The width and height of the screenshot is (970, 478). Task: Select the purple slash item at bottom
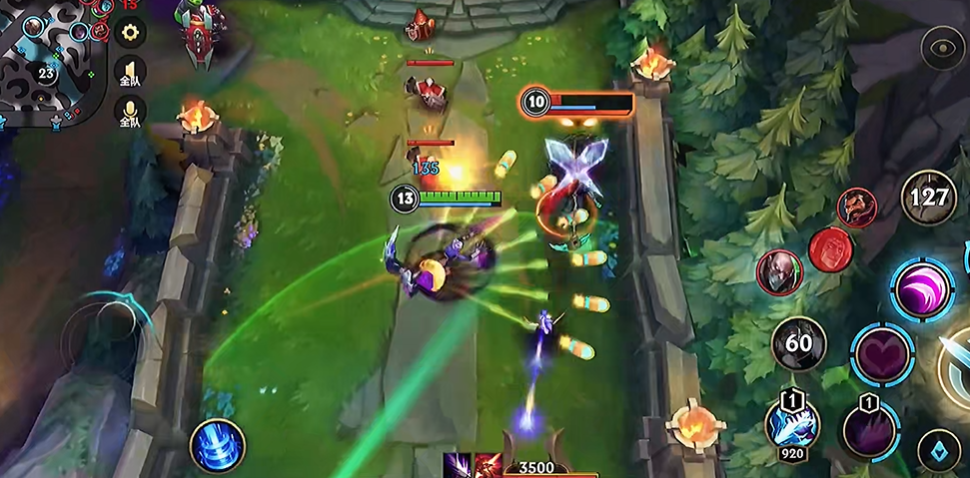point(458,466)
